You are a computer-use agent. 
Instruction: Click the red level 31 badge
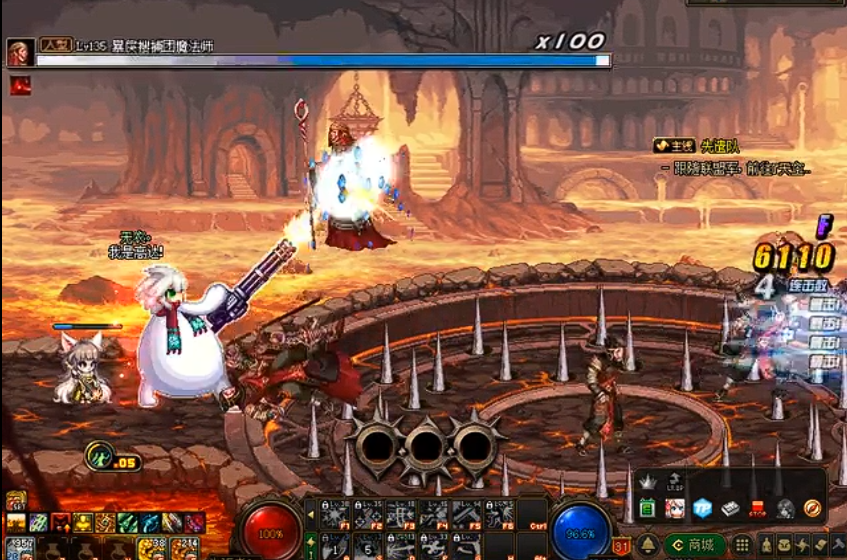click(x=621, y=545)
